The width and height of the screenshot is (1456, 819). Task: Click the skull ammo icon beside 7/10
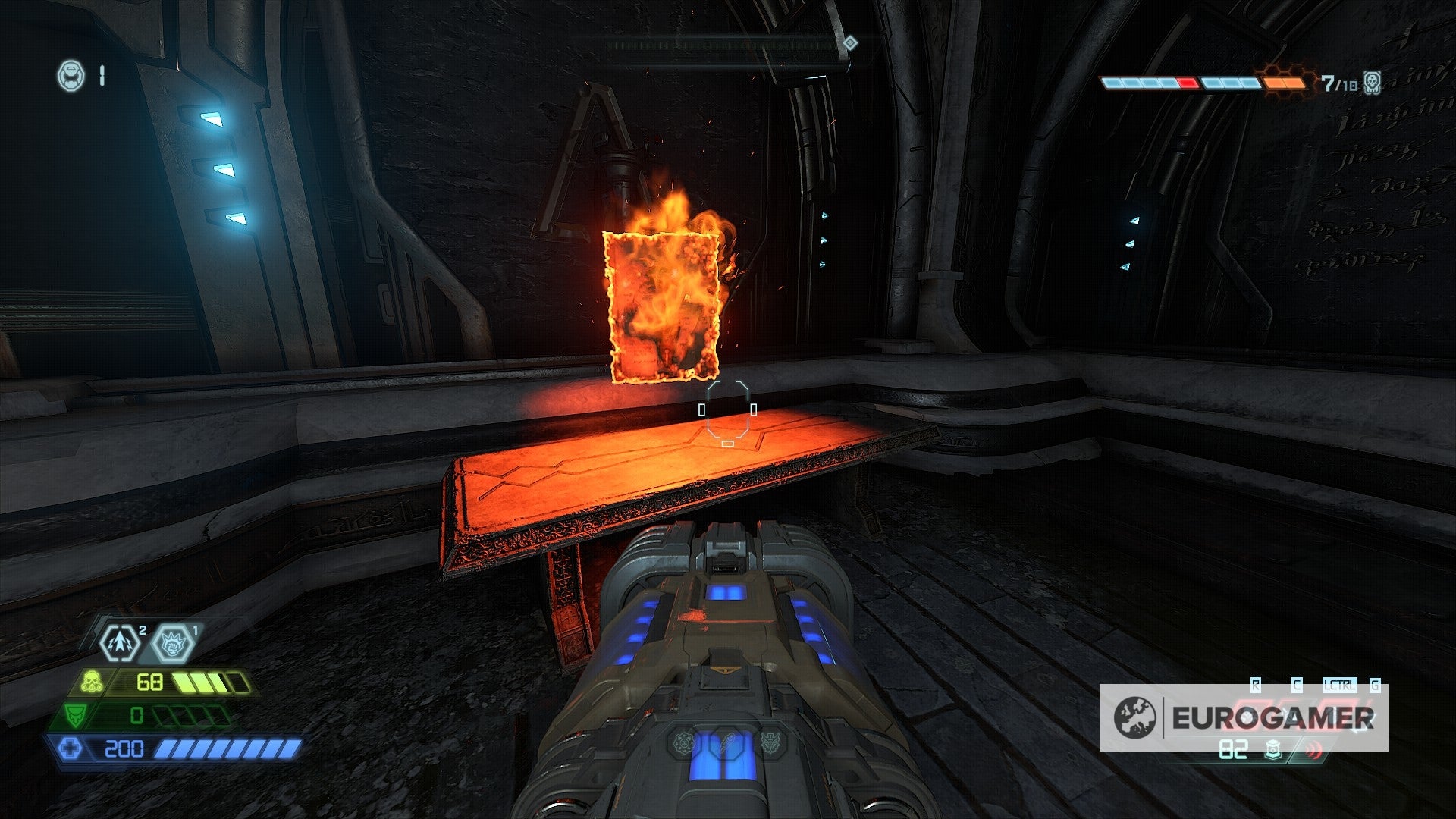coord(1372,83)
